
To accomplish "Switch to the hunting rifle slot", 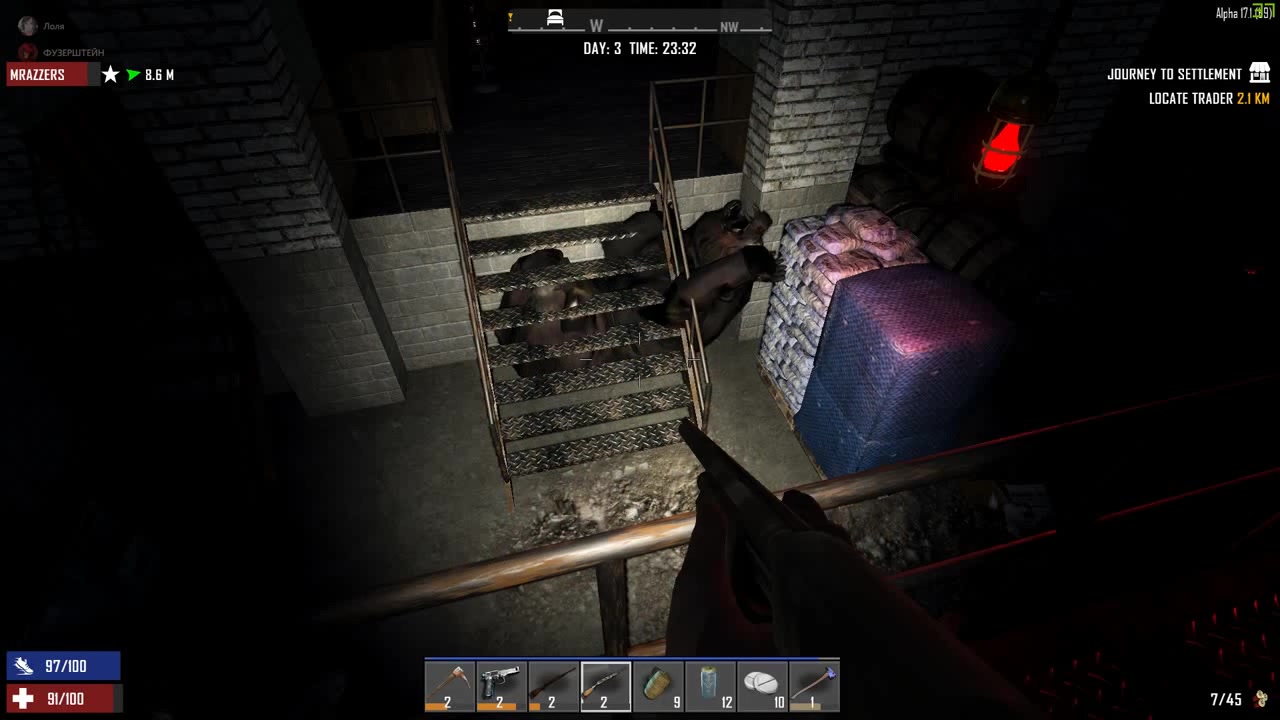I will [554, 686].
